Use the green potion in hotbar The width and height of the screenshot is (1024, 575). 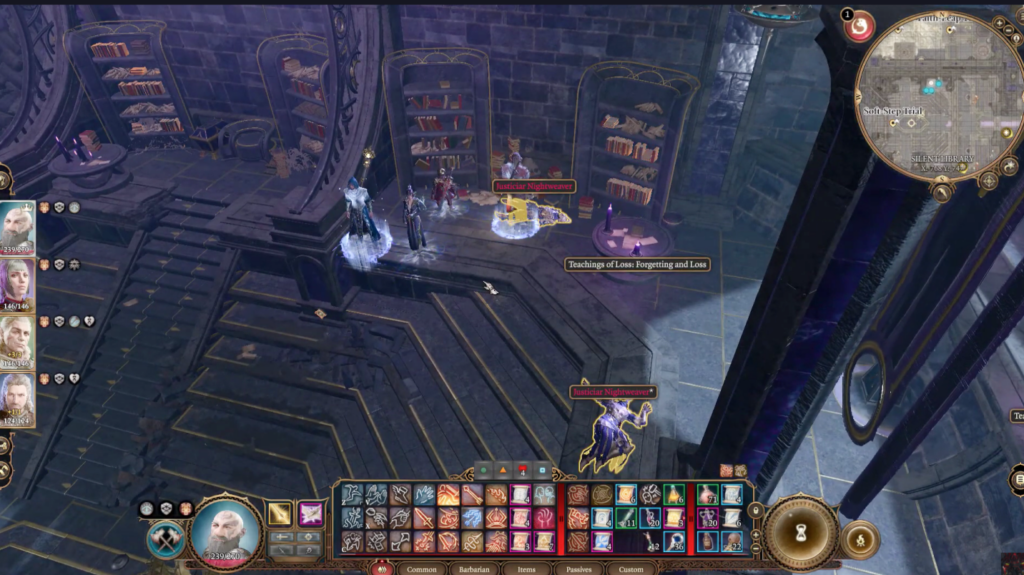click(x=674, y=494)
